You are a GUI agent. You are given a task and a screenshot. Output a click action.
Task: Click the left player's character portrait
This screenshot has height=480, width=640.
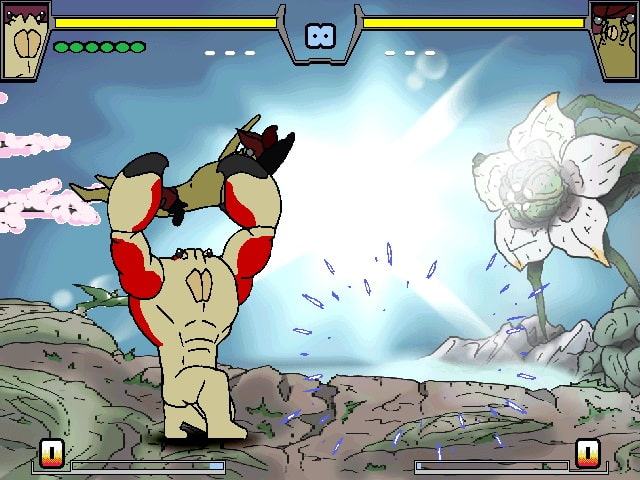(25, 39)
